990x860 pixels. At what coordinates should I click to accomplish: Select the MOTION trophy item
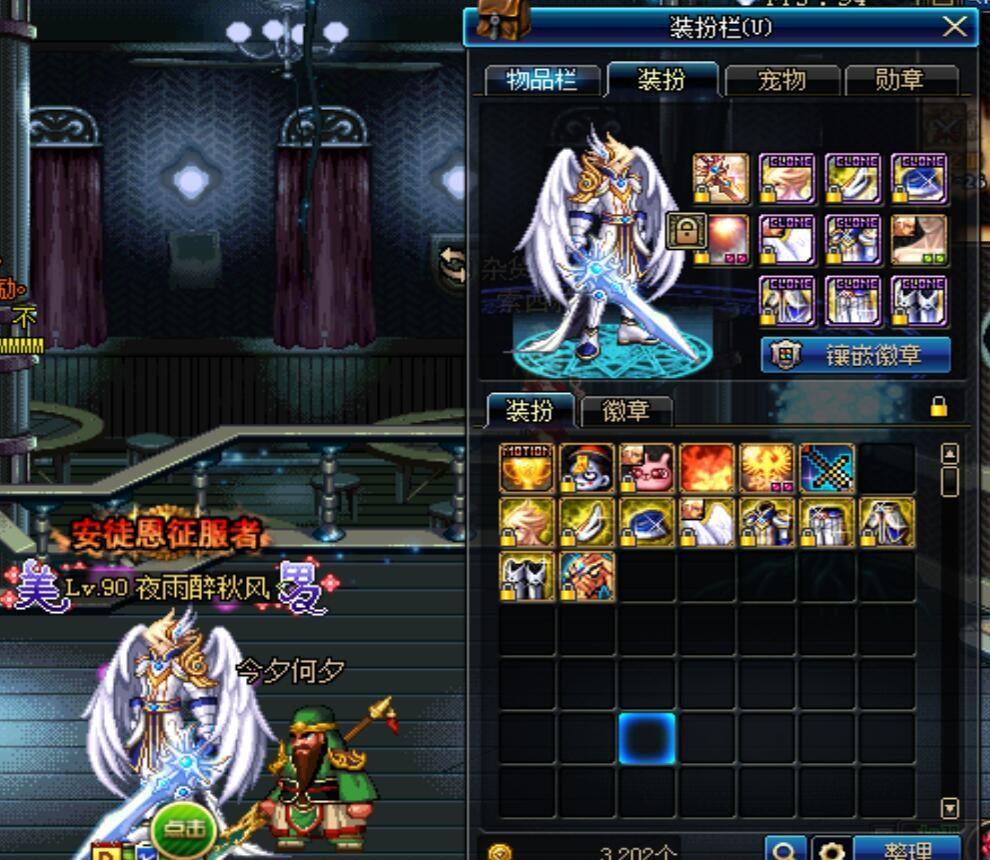(526, 468)
